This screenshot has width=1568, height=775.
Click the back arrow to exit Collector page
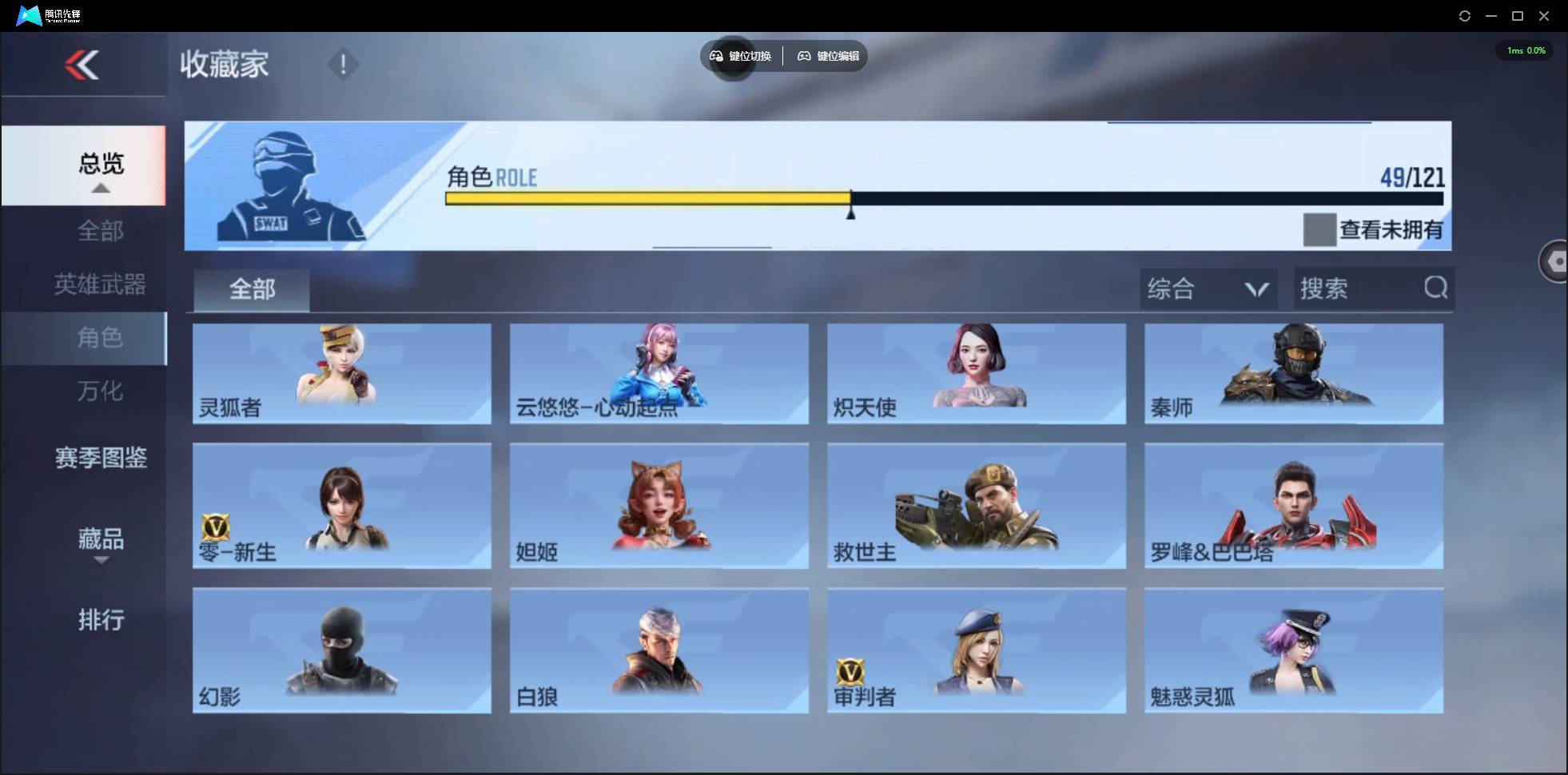click(82, 65)
